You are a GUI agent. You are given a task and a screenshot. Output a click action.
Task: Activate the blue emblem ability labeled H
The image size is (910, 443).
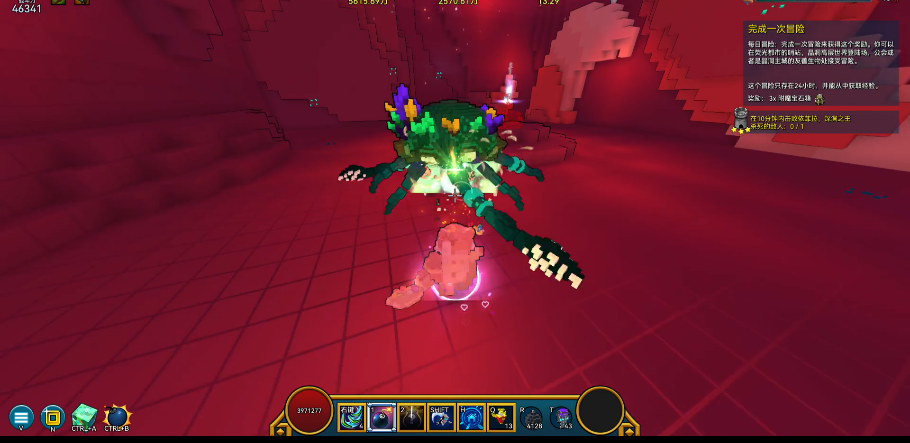click(x=471, y=417)
